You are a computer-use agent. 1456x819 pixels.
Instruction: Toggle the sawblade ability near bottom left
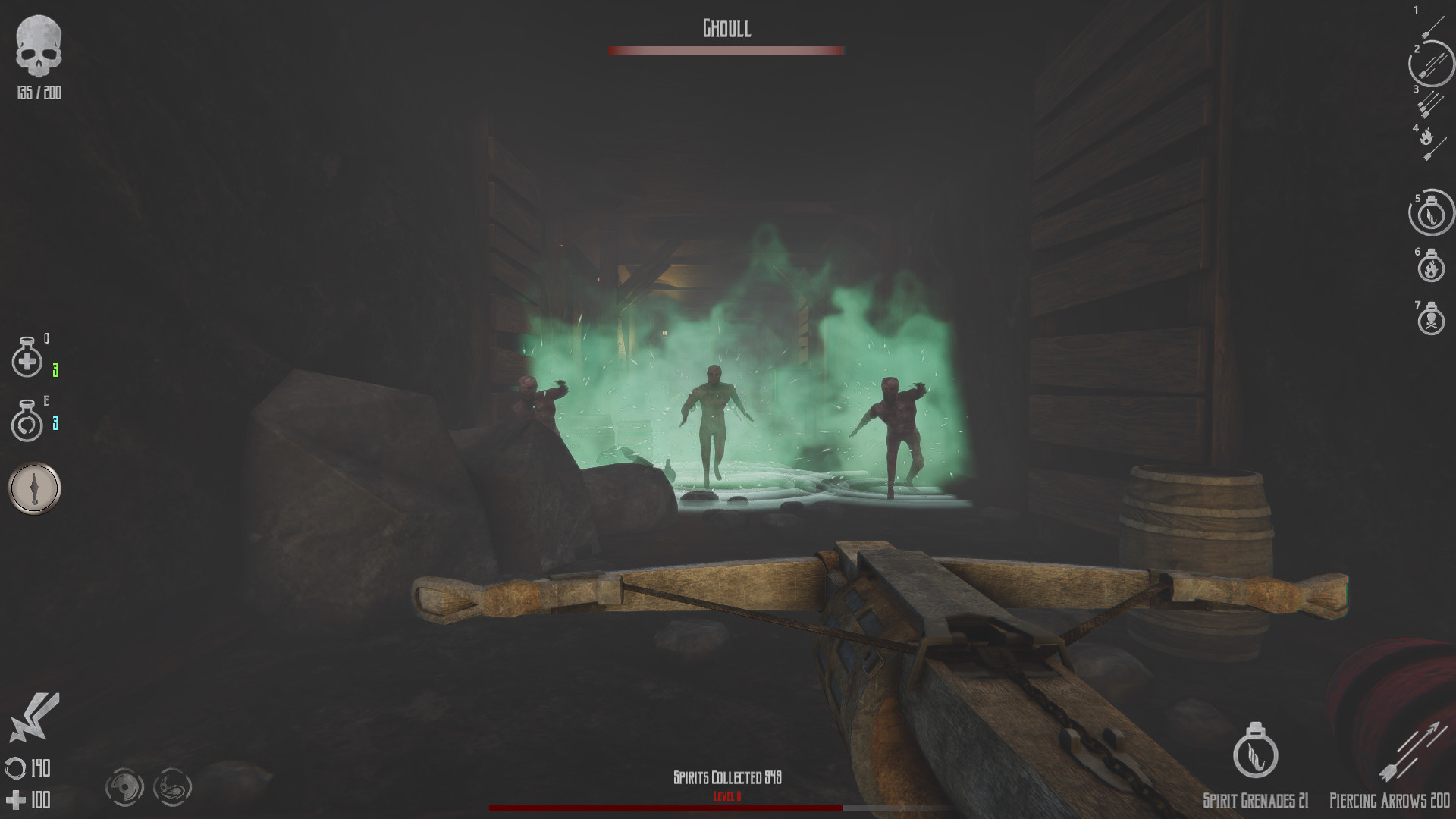click(126, 787)
